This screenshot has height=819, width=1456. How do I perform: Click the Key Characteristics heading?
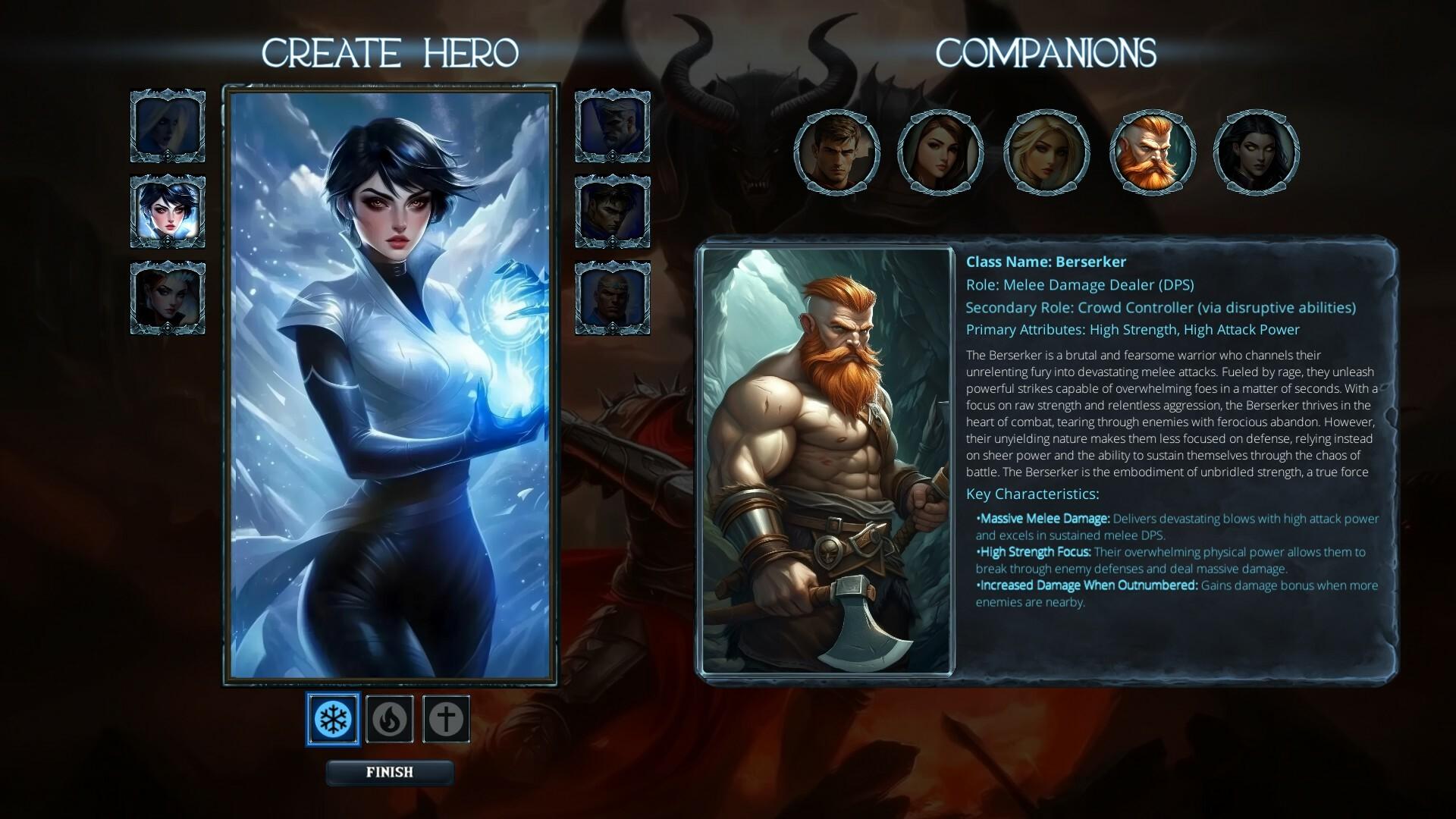(x=1034, y=493)
